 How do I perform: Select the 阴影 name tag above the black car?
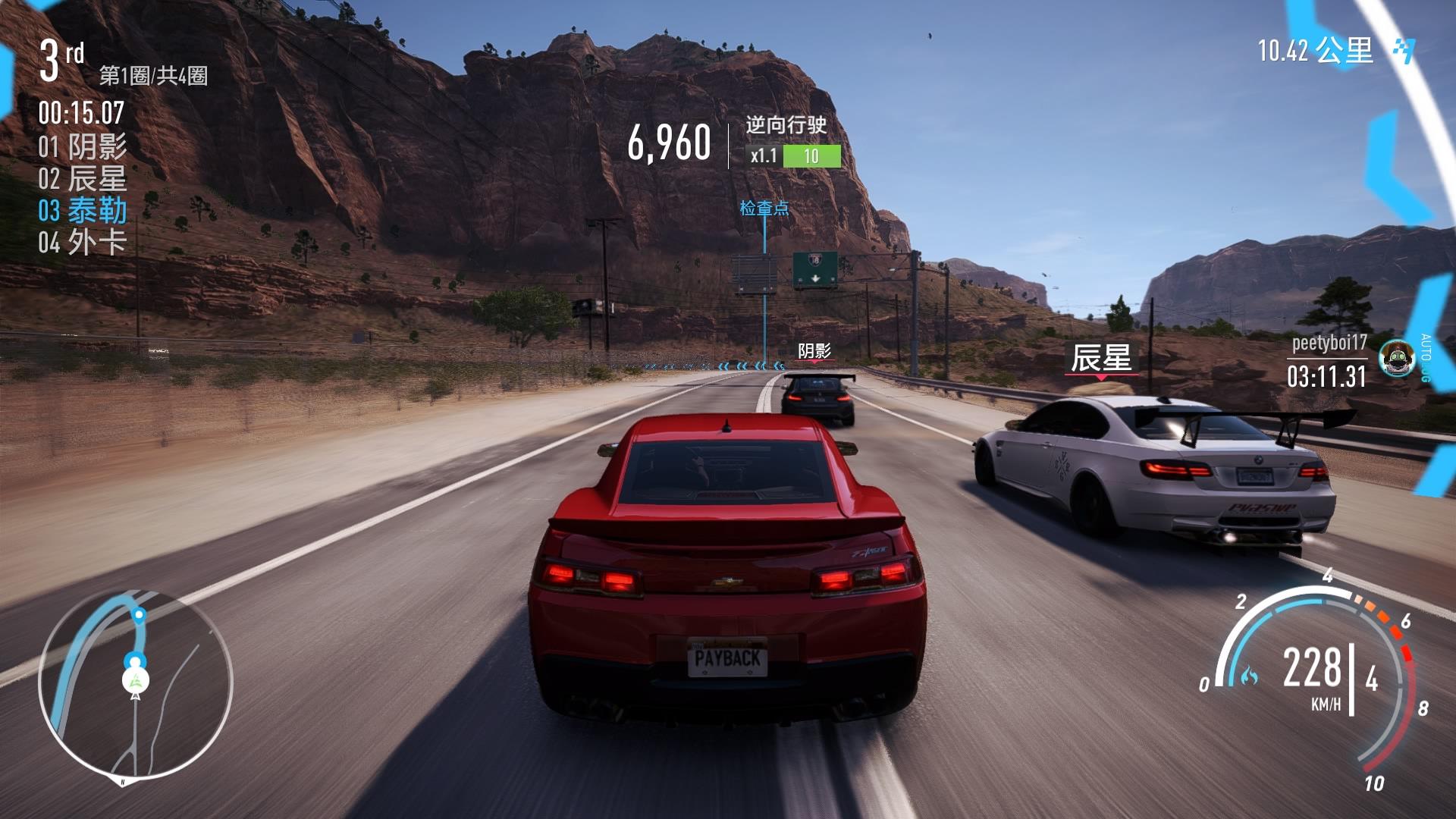pos(814,350)
